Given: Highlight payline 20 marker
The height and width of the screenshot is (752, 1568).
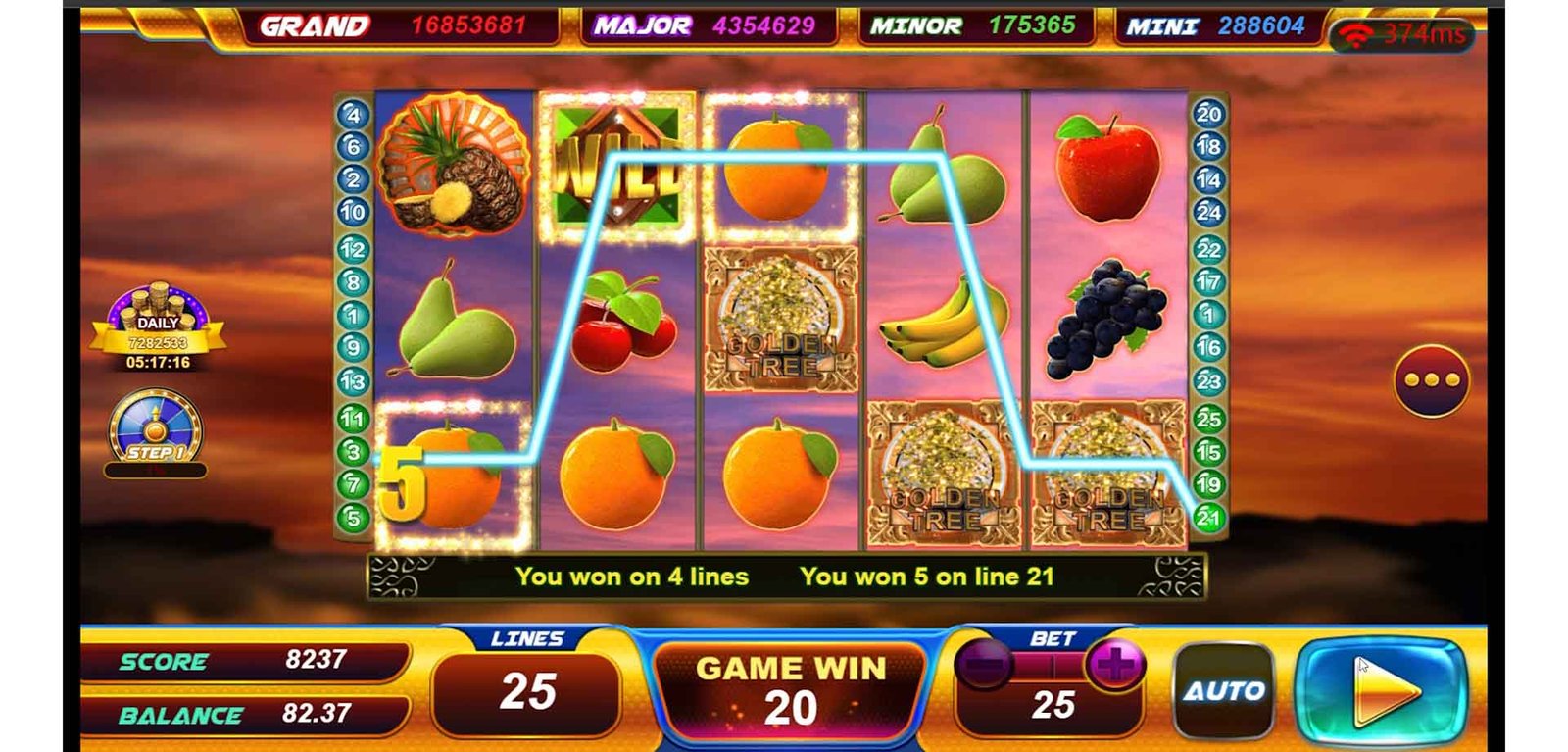Looking at the screenshot, I should click(x=1208, y=114).
